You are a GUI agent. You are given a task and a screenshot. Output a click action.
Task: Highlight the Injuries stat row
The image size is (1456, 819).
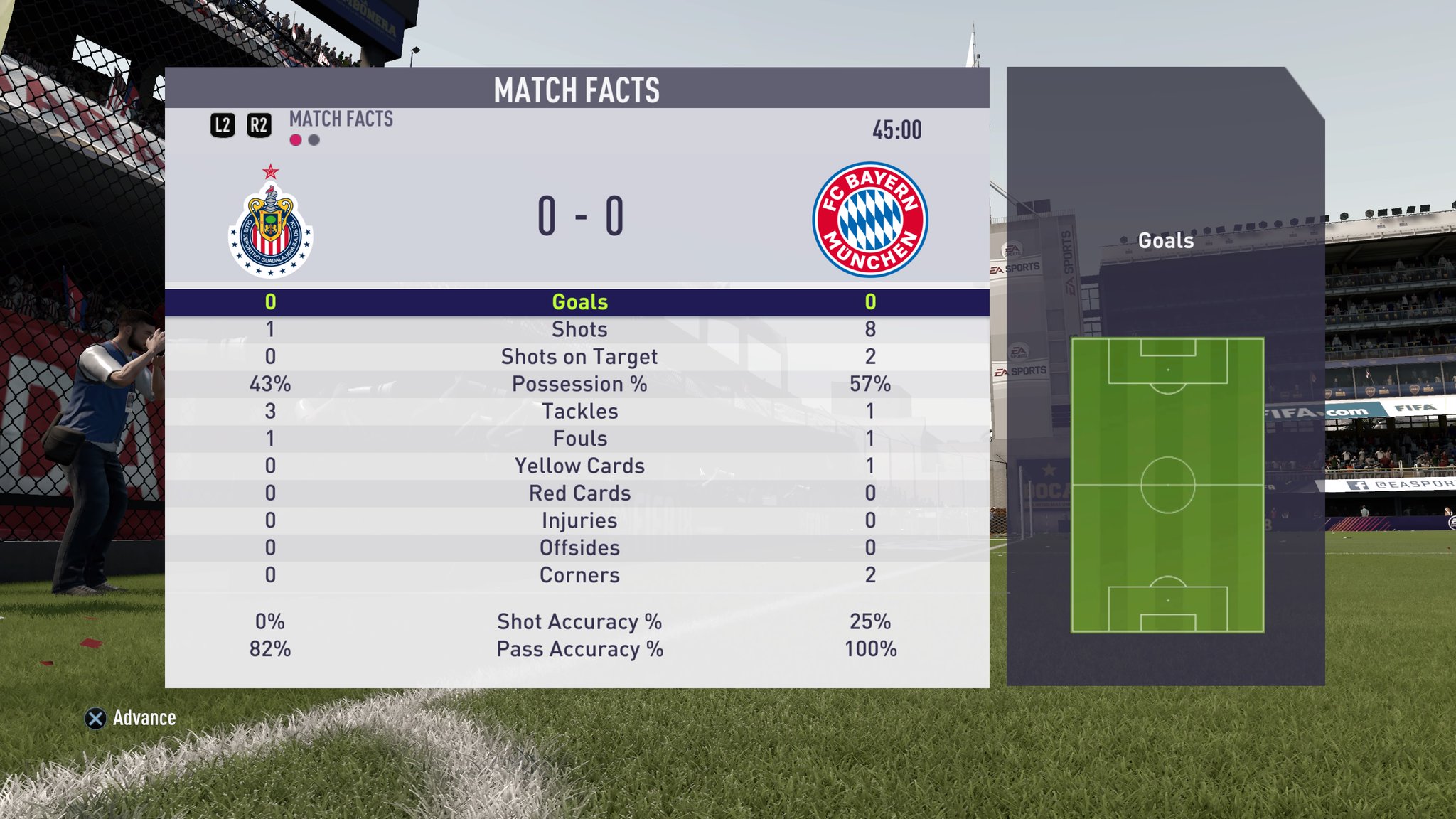(579, 521)
